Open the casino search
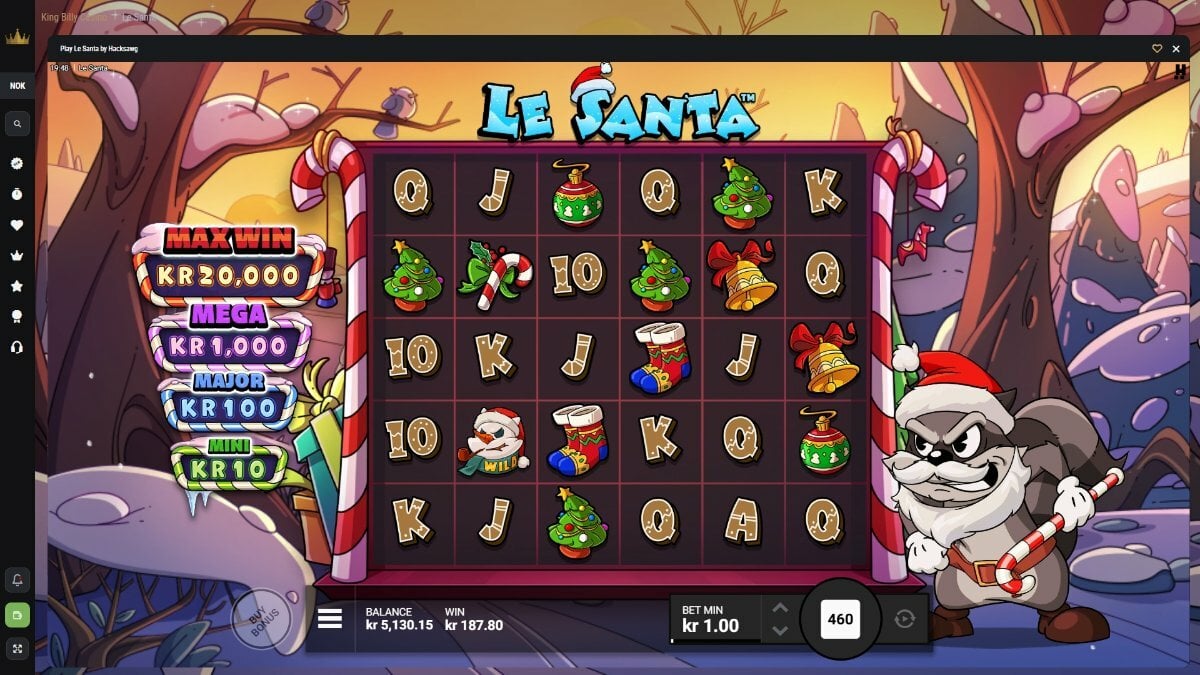 (17, 124)
